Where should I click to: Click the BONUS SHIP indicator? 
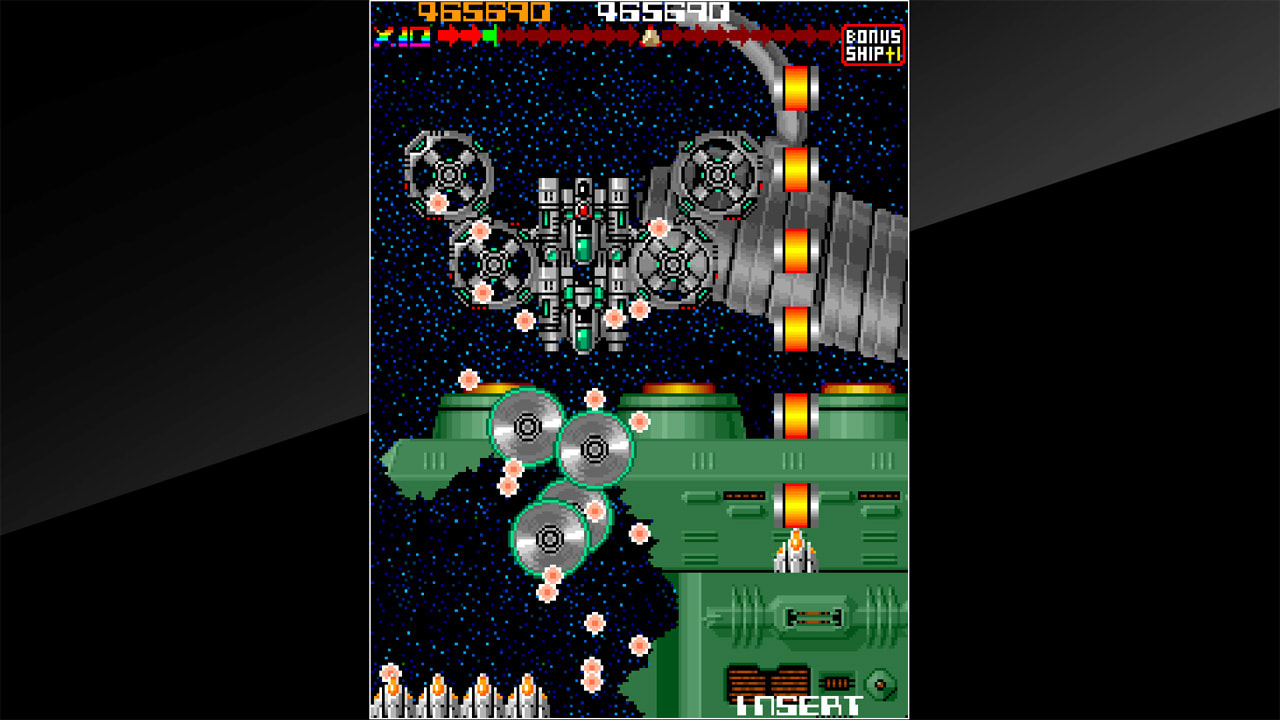[873, 40]
